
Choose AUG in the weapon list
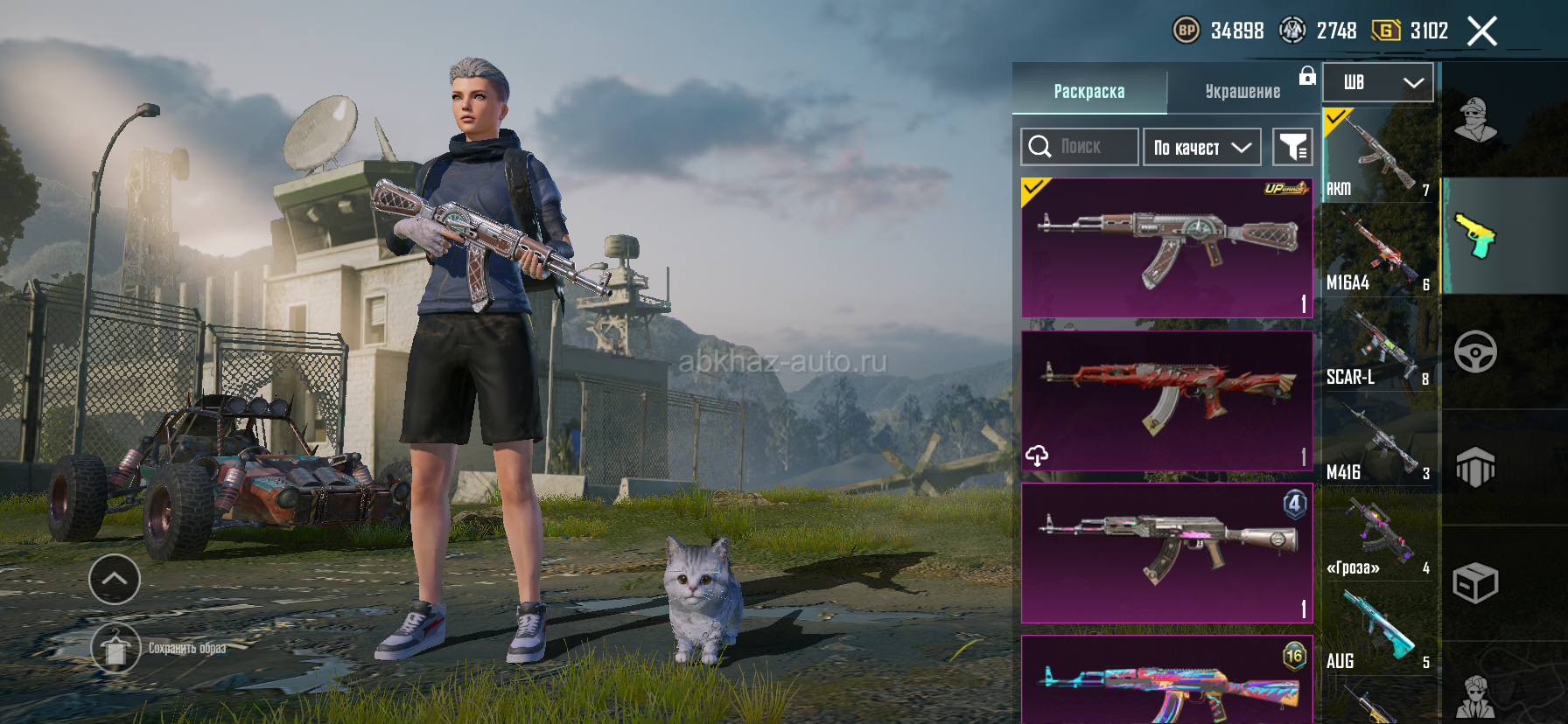(x=1378, y=630)
